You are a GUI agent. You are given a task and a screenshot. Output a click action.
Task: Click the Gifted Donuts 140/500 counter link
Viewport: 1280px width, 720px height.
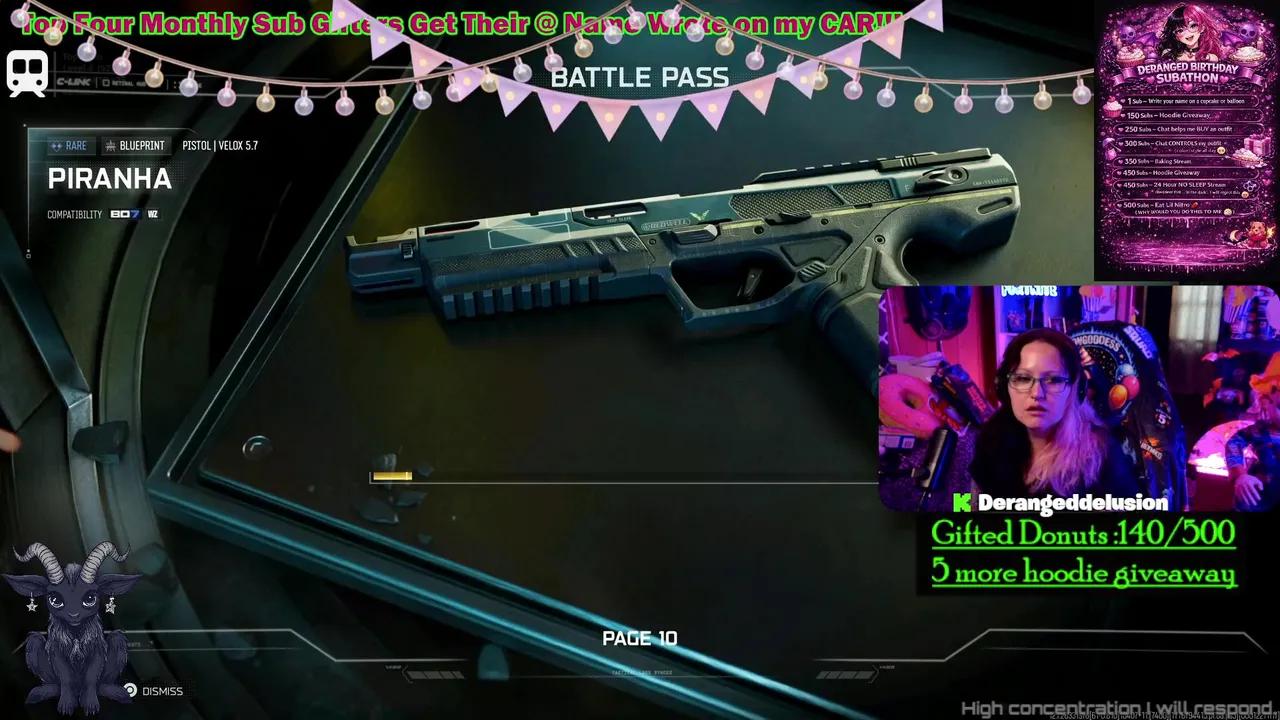click(1083, 534)
